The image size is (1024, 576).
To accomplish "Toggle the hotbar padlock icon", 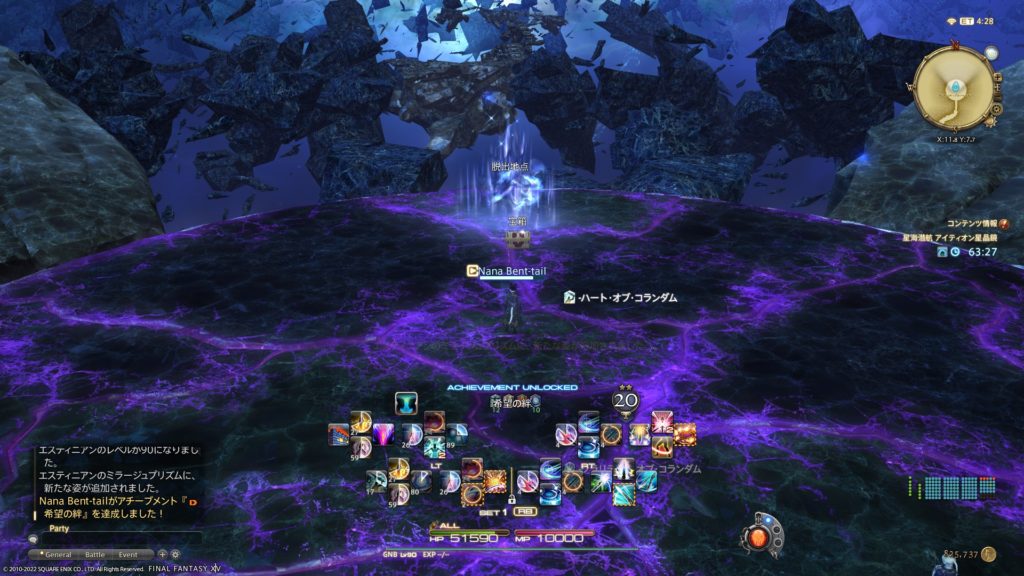I will pos(512,498).
